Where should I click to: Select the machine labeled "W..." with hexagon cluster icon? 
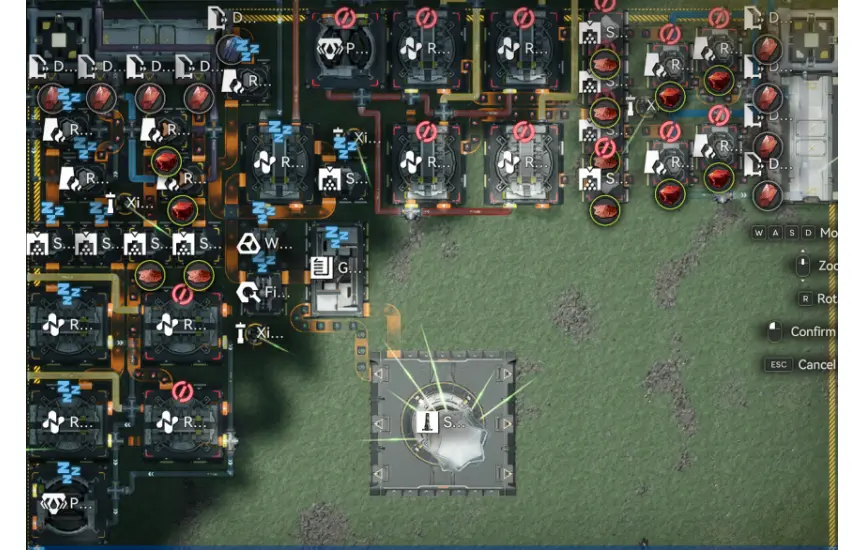pyautogui.click(x=262, y=243)
